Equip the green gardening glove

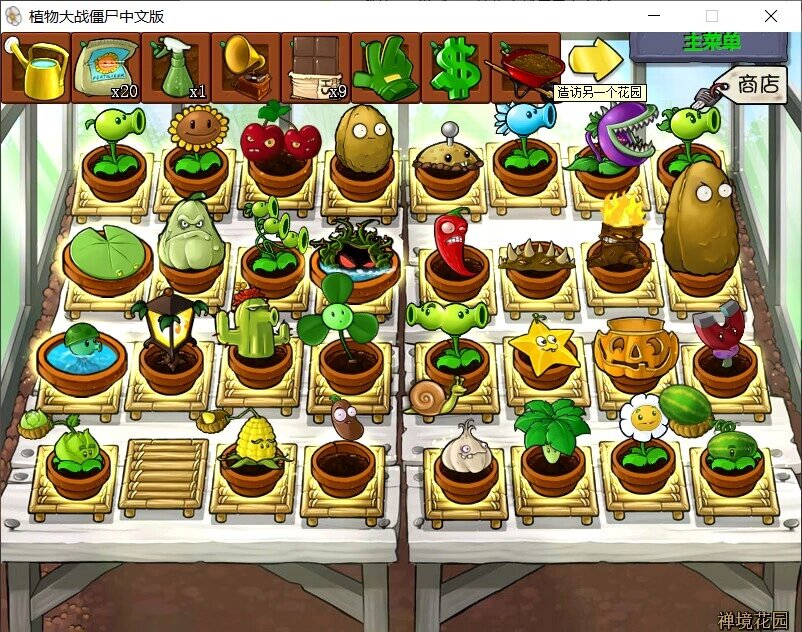point(386,67)
